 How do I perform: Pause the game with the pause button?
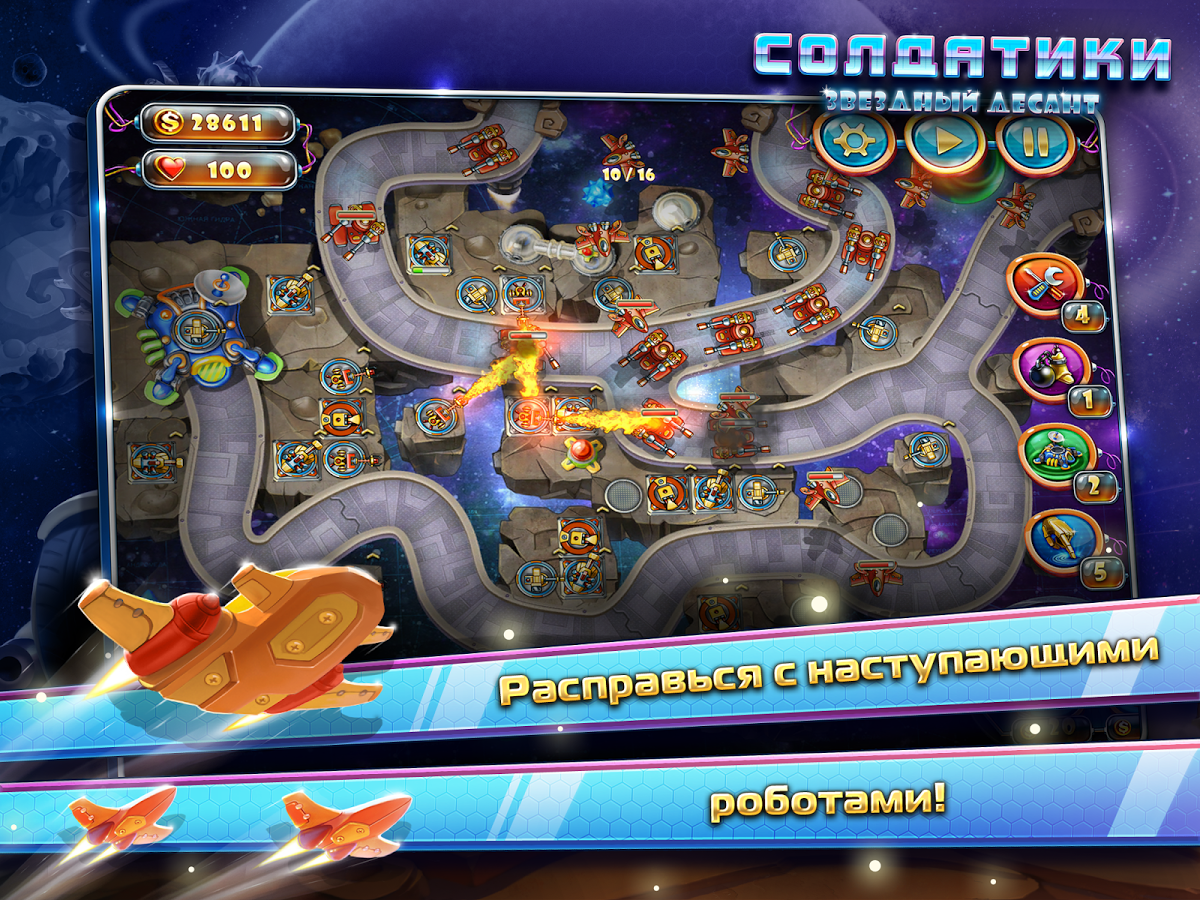[1035, 142]
